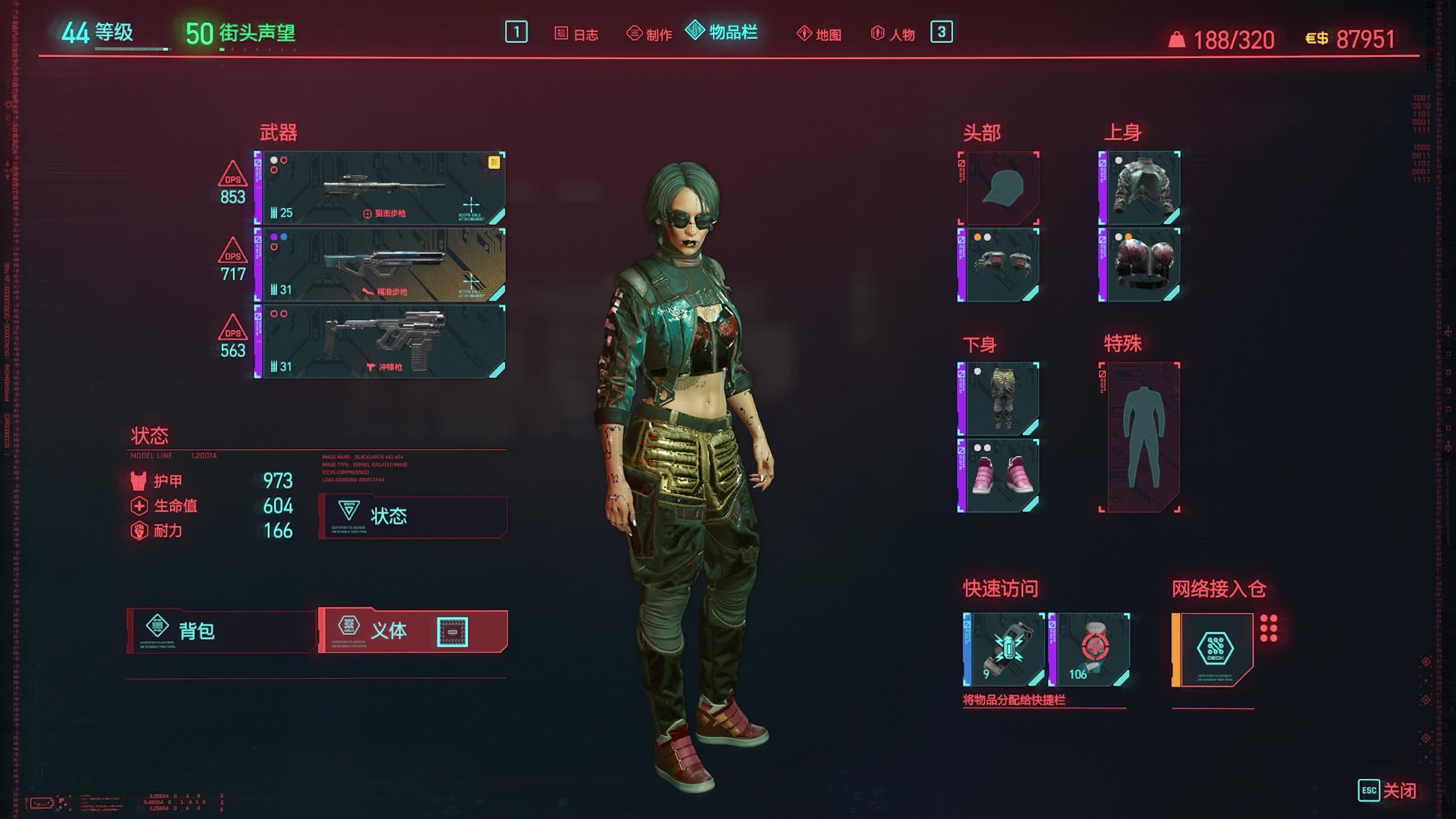
Task: Choose the red bustier inner torso slot
Action: click(1140, 265)
